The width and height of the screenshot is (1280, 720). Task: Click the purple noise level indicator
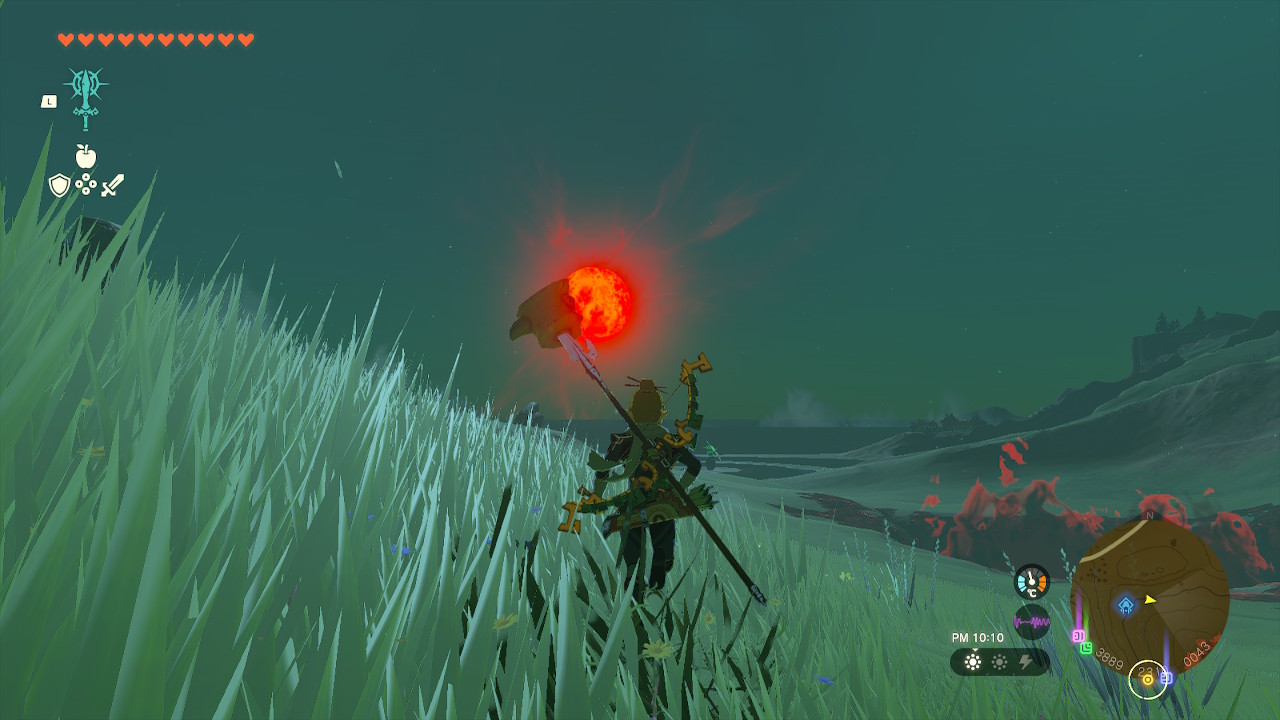(1032, 622)
